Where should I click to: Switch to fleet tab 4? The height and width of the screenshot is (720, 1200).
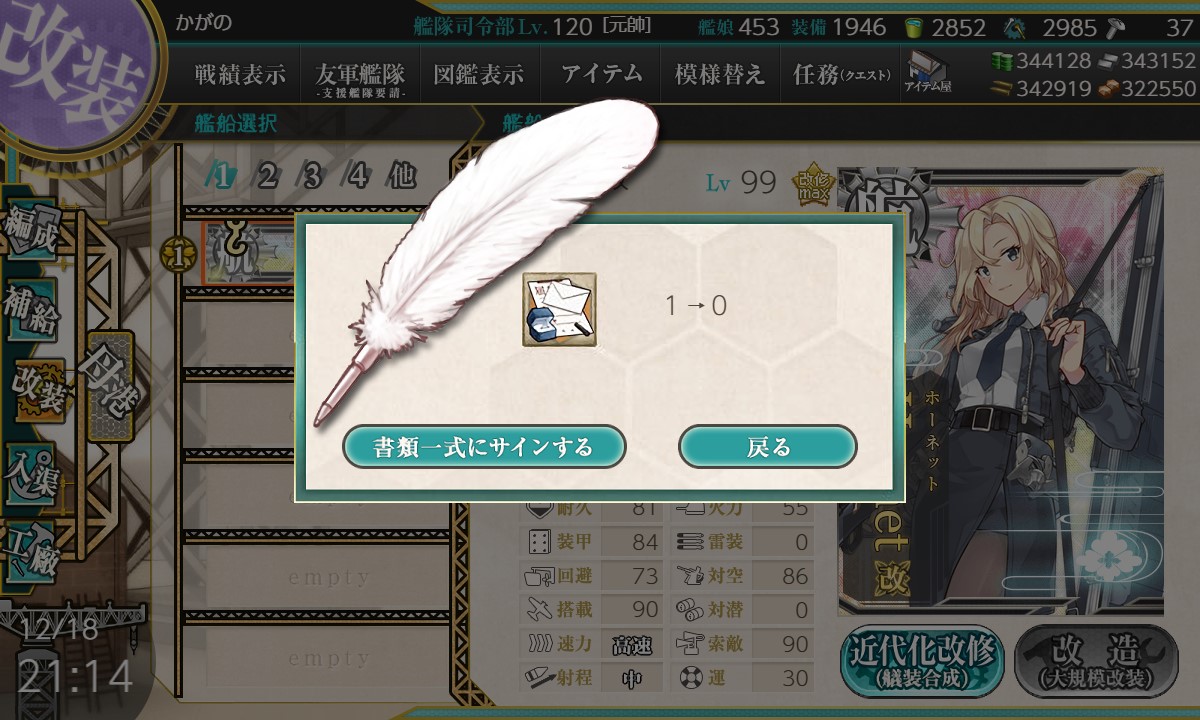click(358, 177)
